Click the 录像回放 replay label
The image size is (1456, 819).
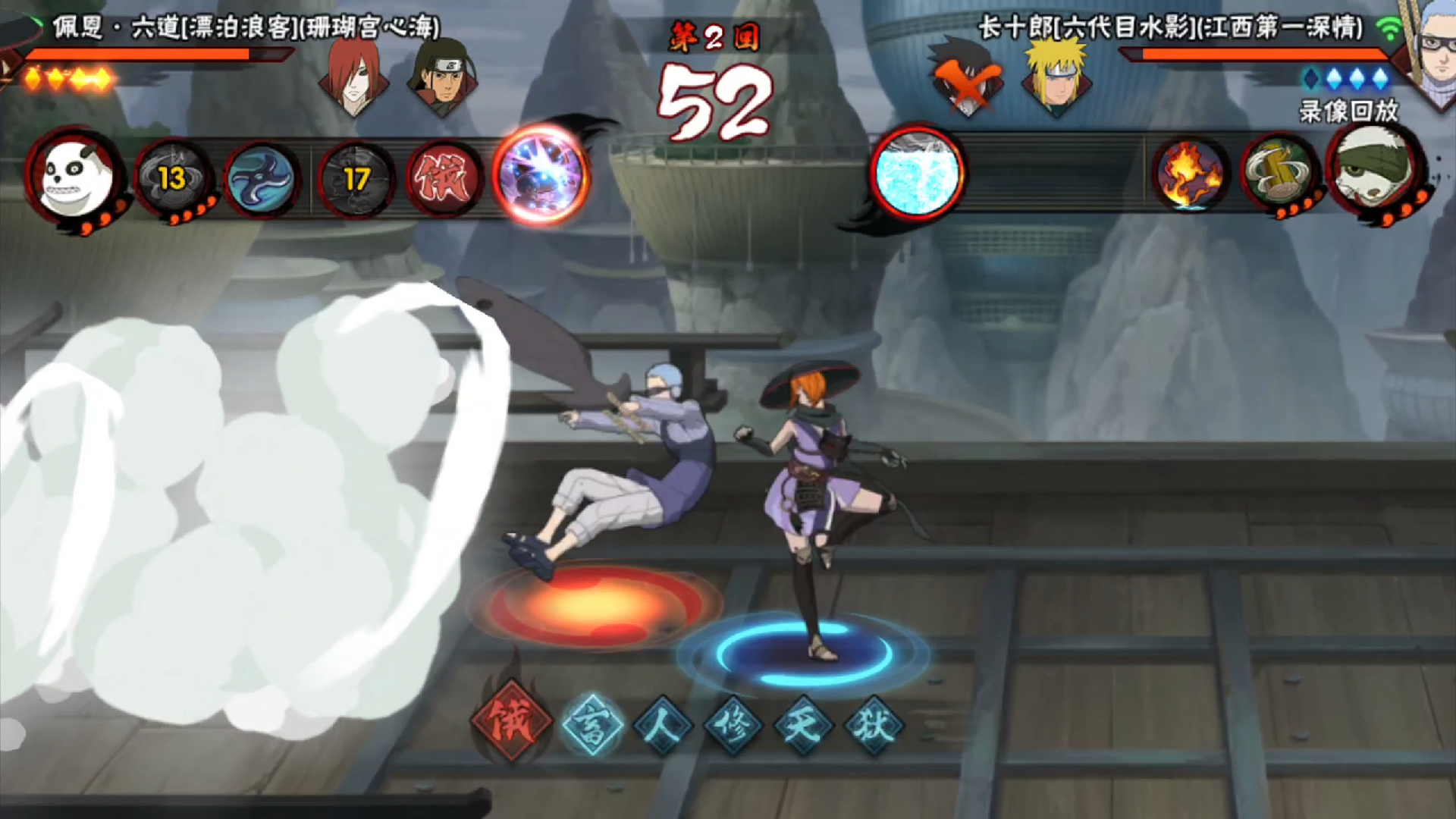[1348, 111]
